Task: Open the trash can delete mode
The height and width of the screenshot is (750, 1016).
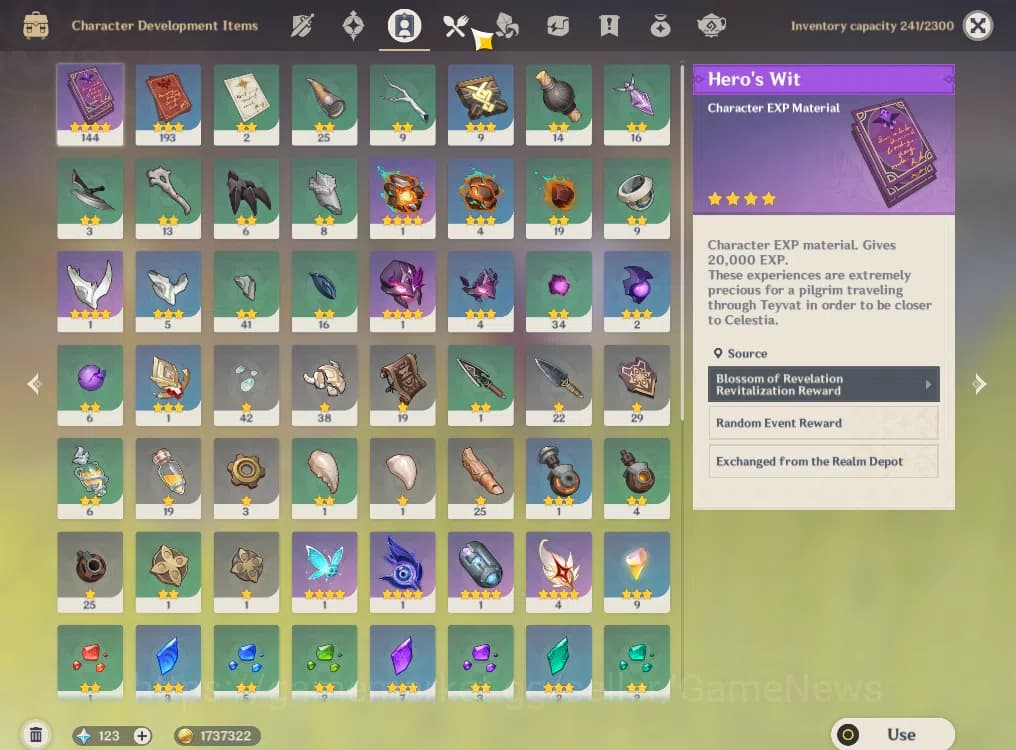Action: (36, 735)
